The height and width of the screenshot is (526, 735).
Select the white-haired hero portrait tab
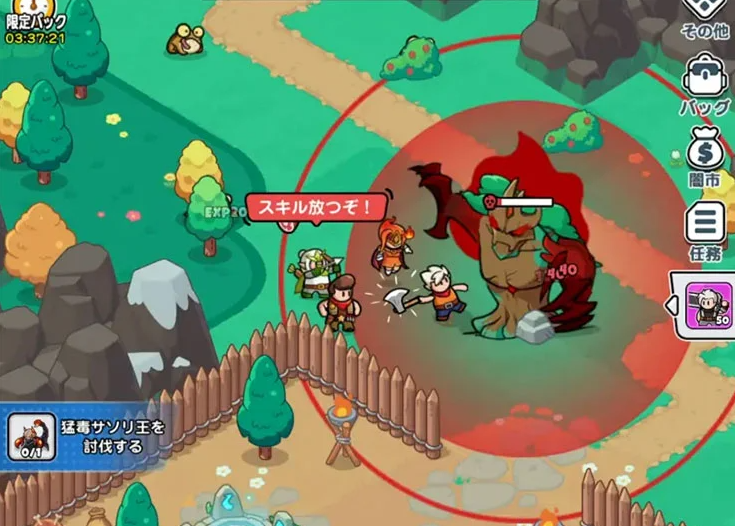709,304
